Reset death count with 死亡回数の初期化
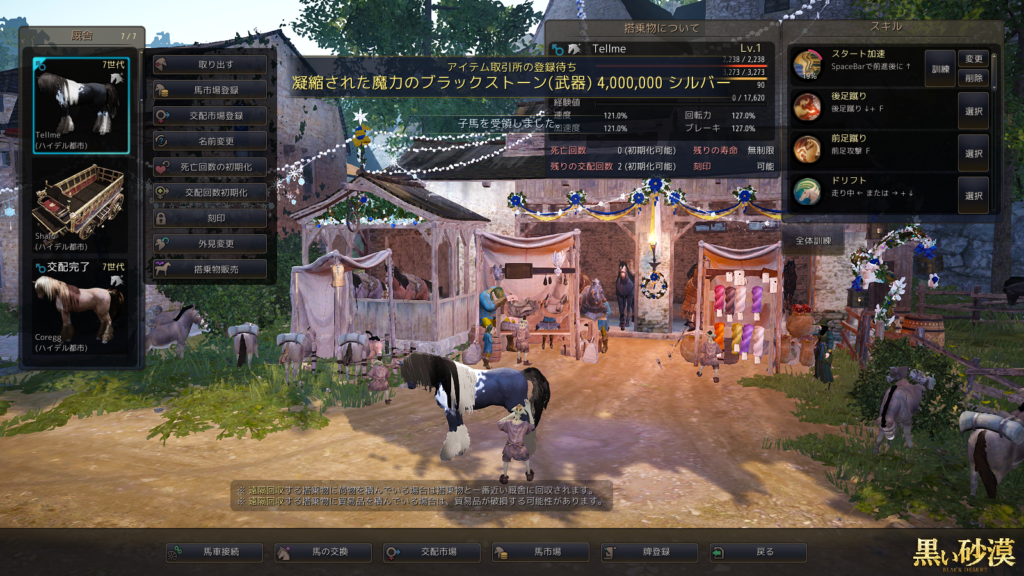Viewport: 1024px width, 576px height. tap(210, 167)
